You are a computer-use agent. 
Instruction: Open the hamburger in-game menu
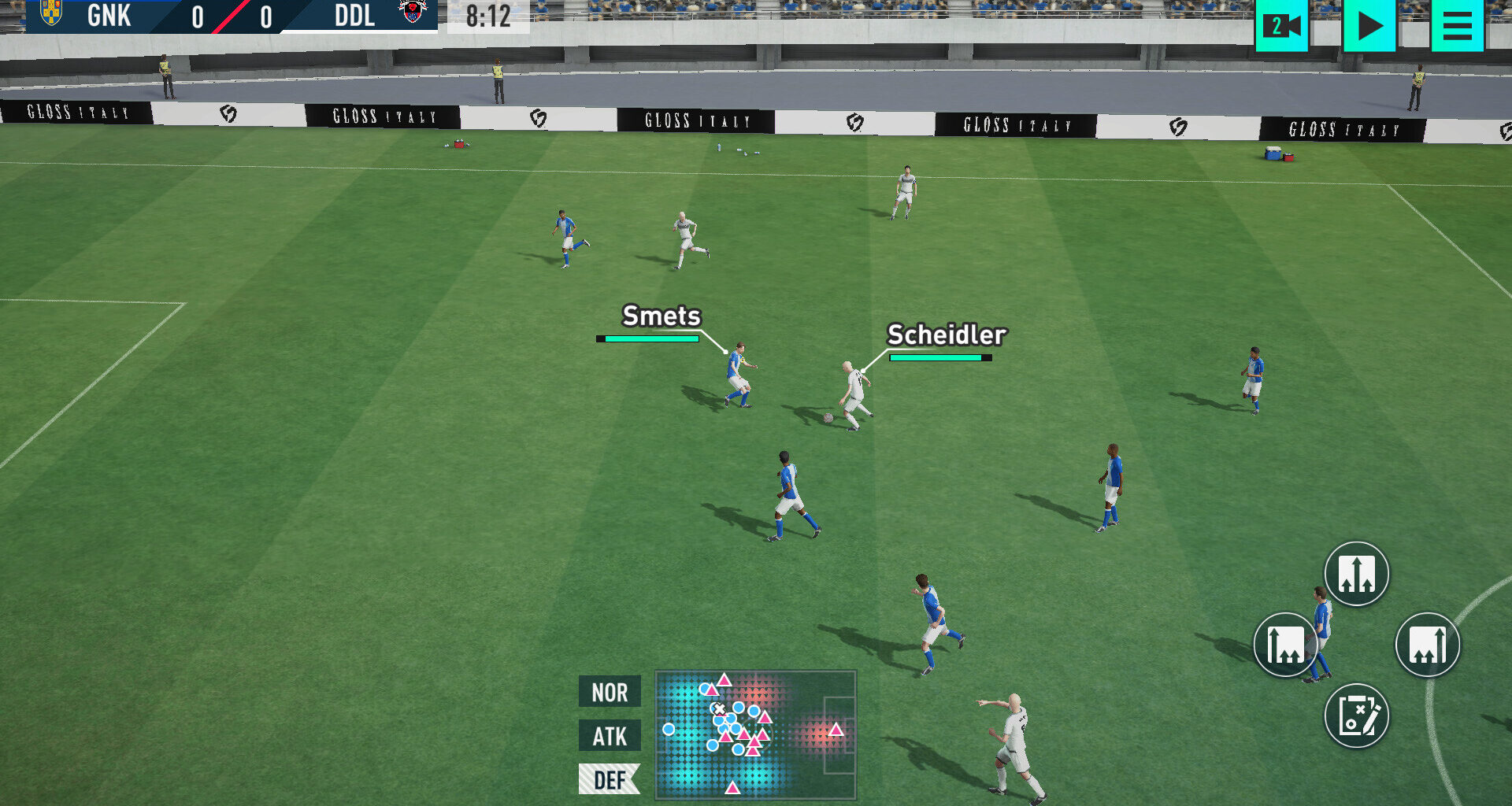[x=1456, y=26]
